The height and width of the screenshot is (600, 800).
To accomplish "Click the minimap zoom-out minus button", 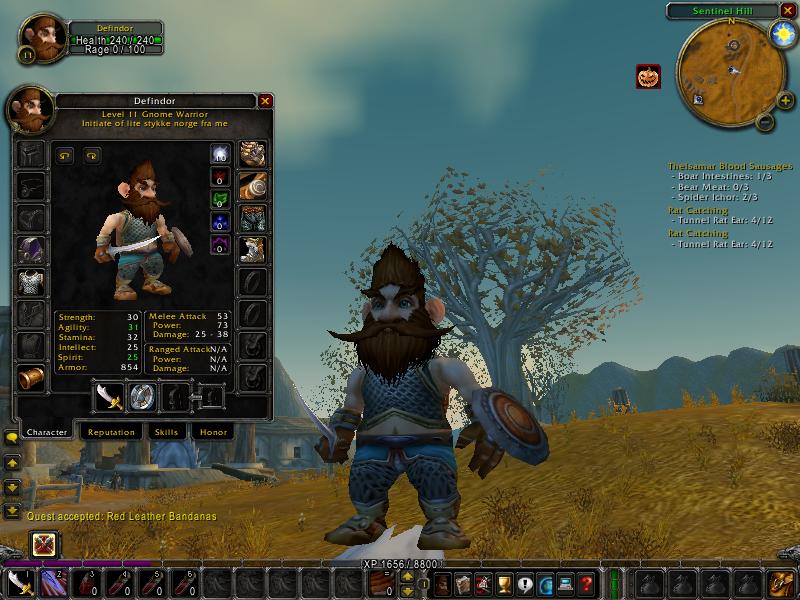I will [x=762, y=122].
